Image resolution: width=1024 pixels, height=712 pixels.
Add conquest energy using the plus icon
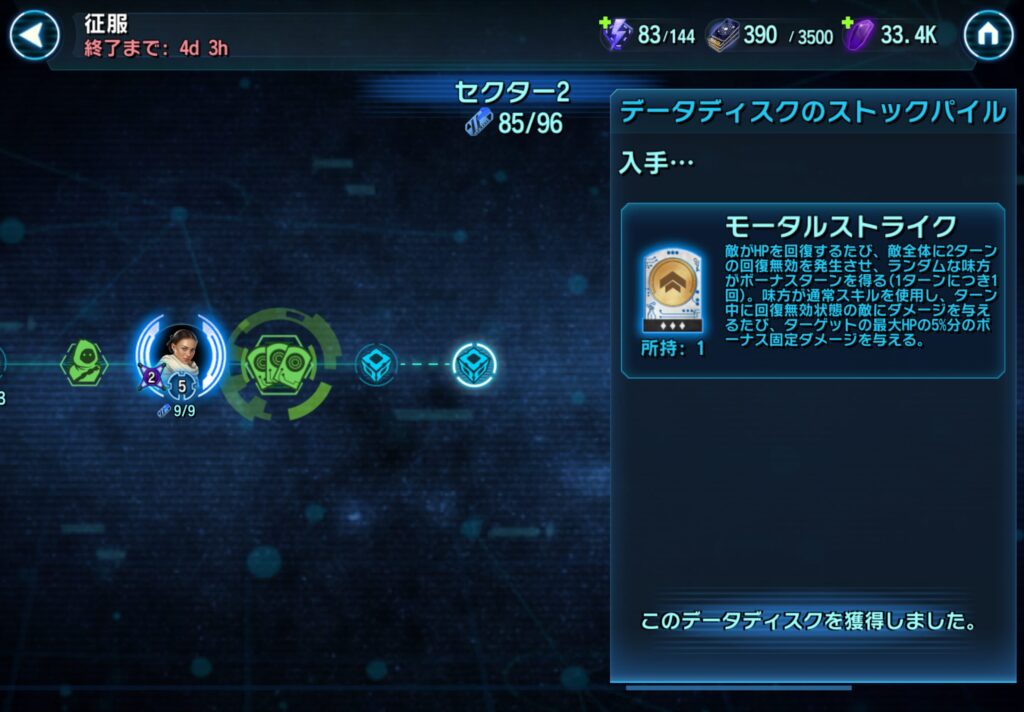point(605,24)
